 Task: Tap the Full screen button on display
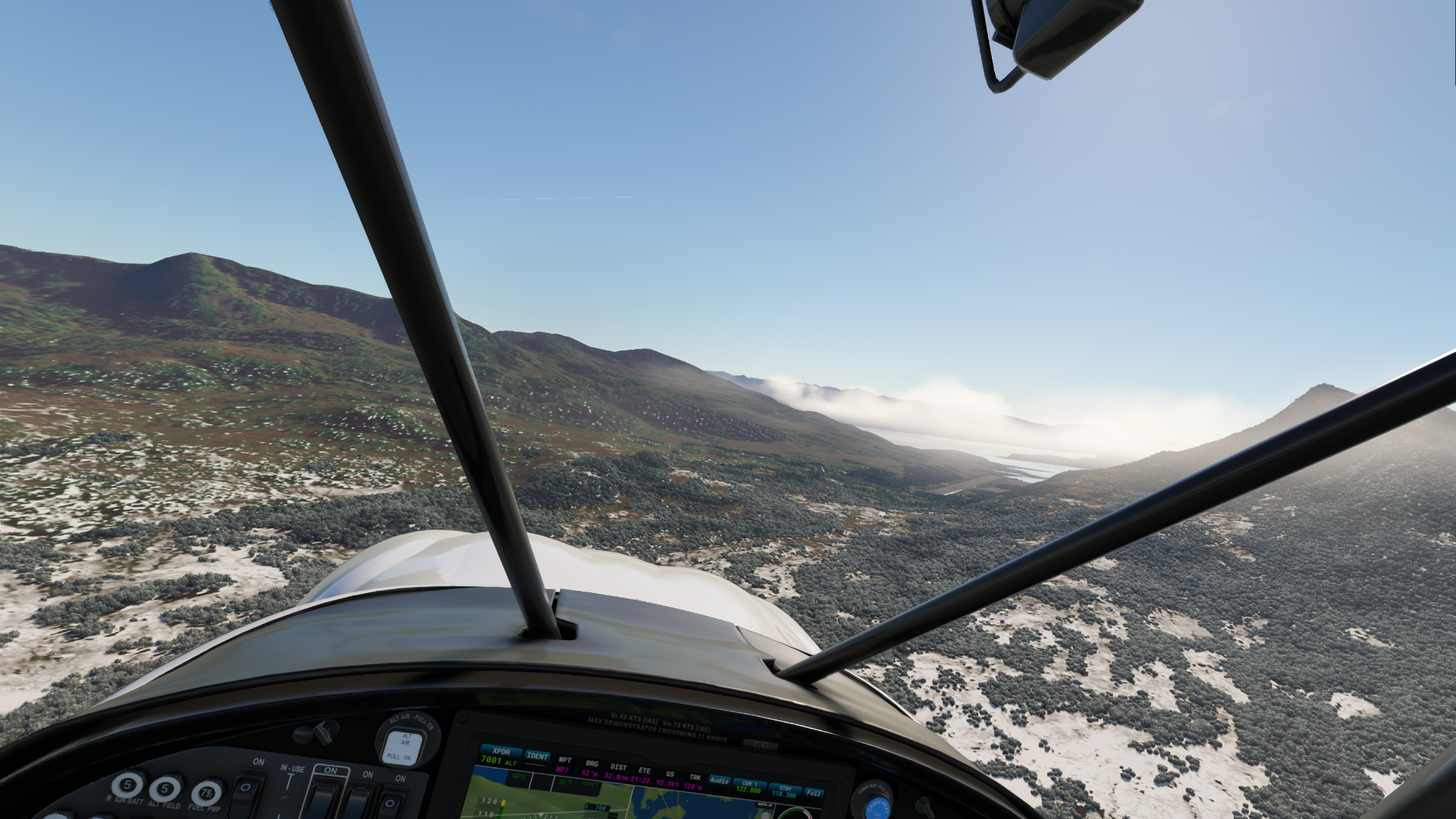813,793
